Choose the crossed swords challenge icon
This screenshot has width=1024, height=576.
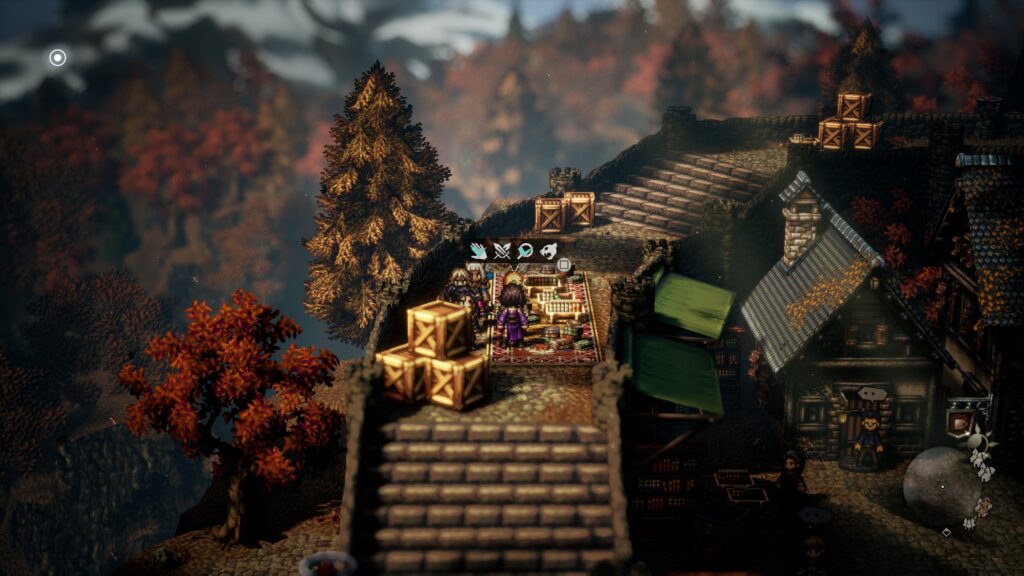[502, 251]
